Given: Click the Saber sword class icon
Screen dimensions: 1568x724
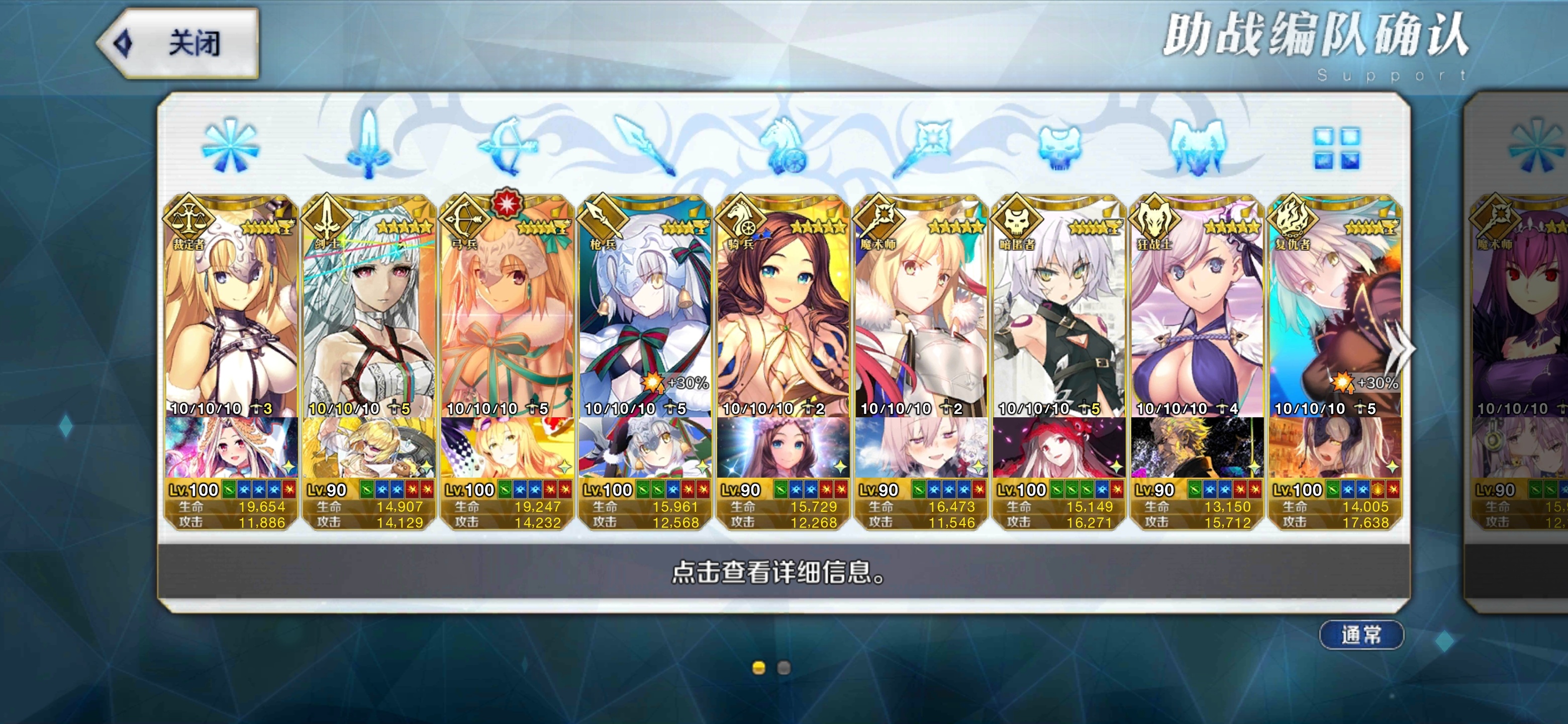Looking at the screenshot, I should pyautogui.click(x=368, y=147).
